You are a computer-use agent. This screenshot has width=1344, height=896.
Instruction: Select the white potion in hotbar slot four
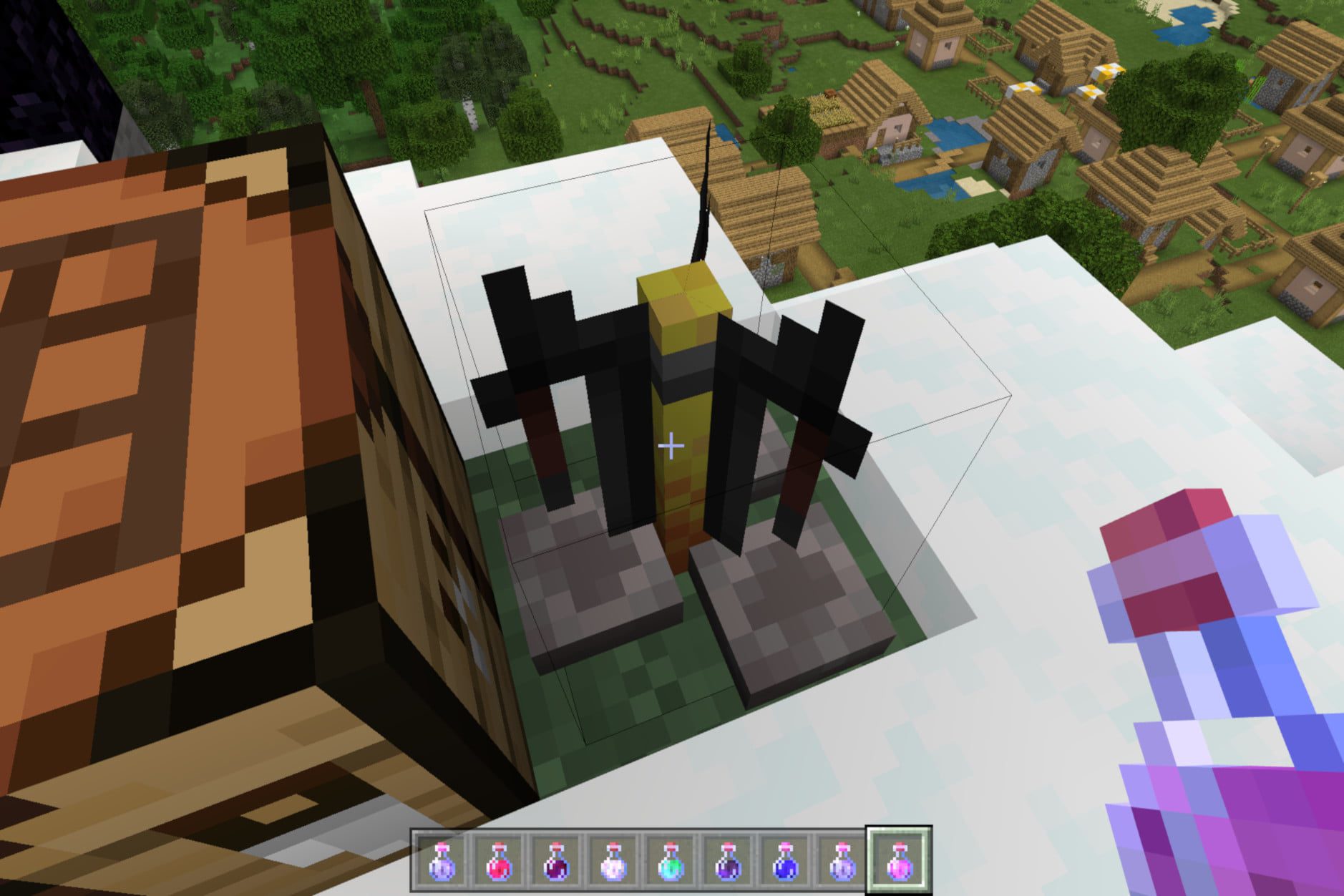(614, 862)
